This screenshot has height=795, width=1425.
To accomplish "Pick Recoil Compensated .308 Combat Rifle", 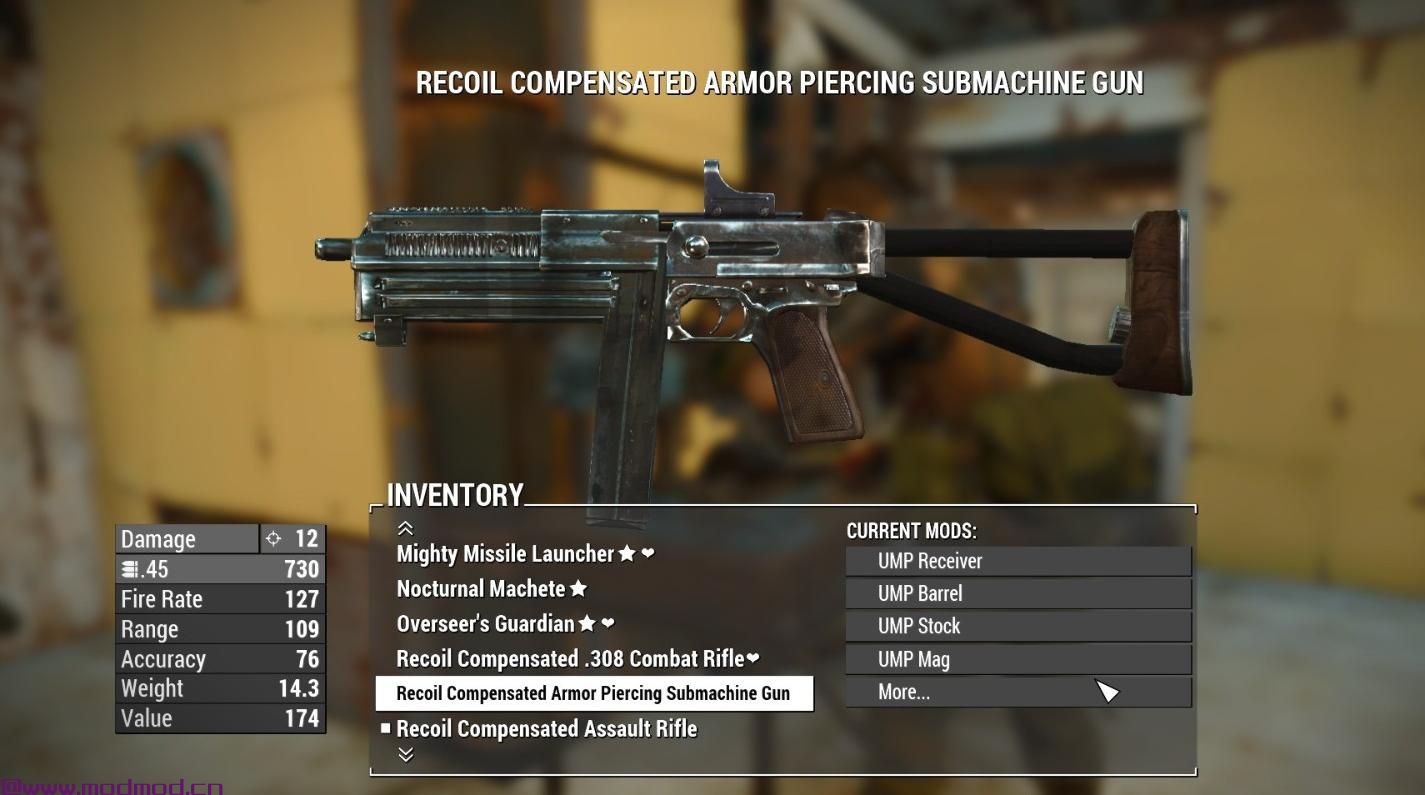I will point(570,659).
